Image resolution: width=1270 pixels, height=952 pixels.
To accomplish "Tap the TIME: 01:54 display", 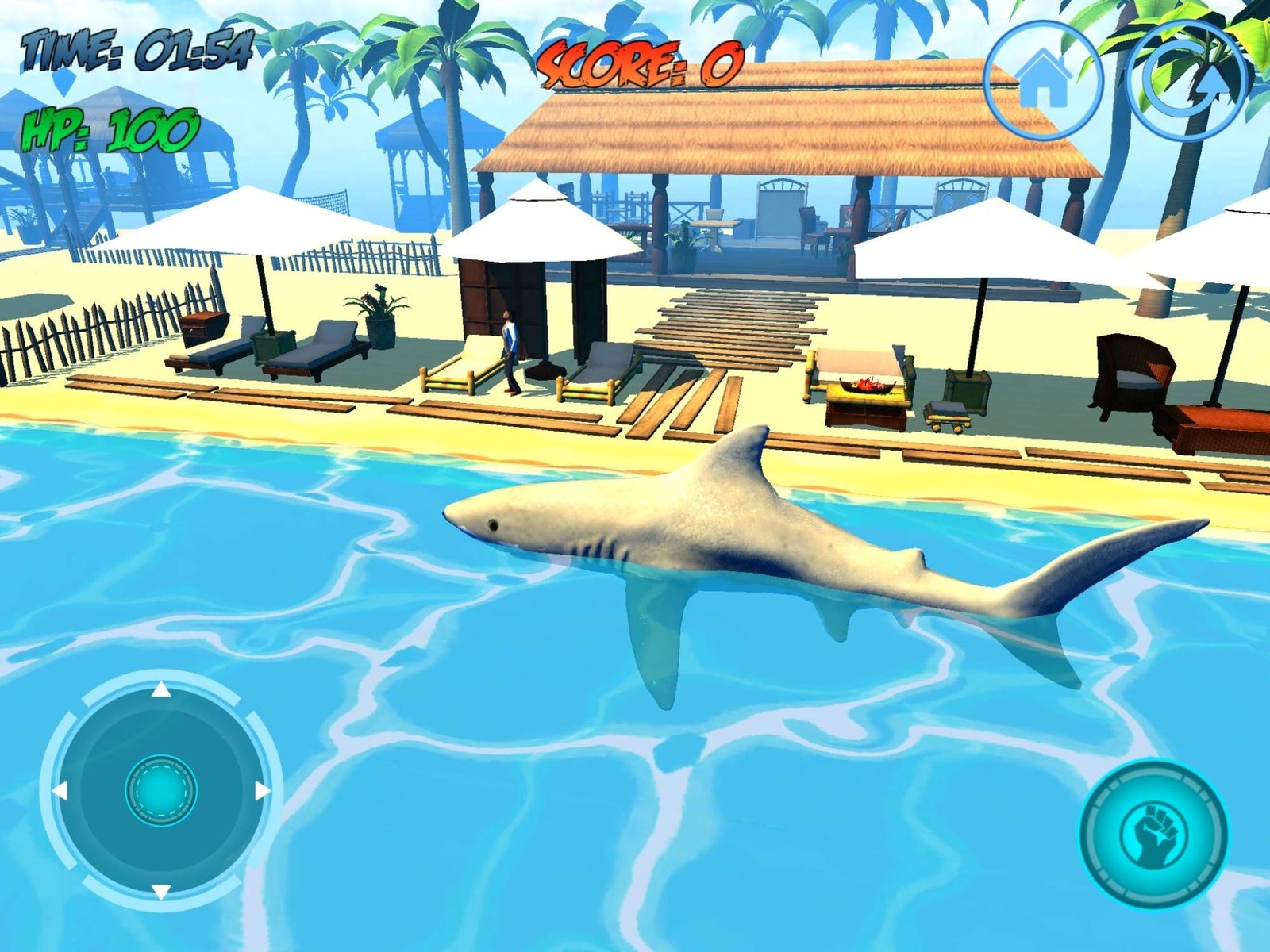I will pyautogui.click(x=137, y=48).
